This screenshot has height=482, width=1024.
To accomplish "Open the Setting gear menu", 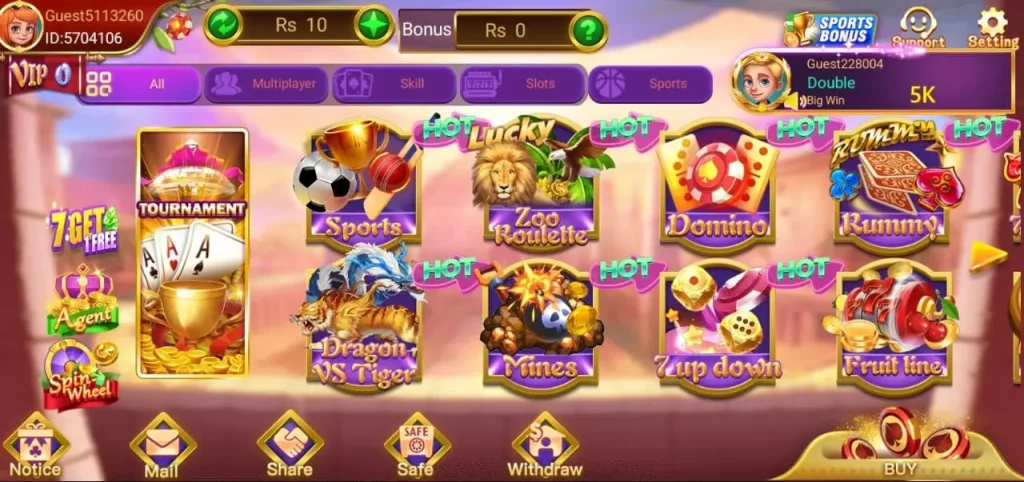I will (x=991, y=26).
